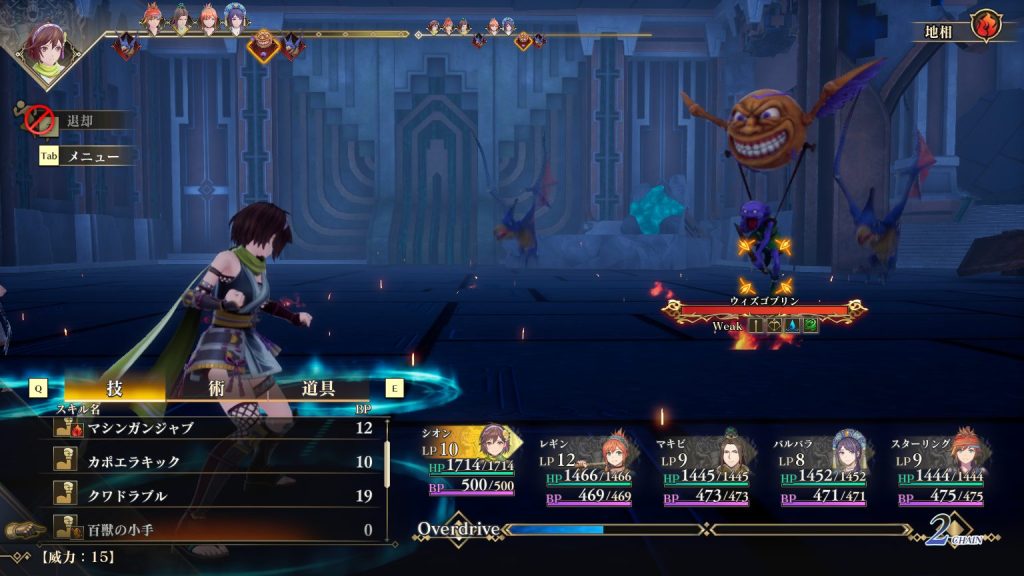Click the 地相 fire terrain icon
This screenshot has width=1024, height=576.
tap(986, 28)
